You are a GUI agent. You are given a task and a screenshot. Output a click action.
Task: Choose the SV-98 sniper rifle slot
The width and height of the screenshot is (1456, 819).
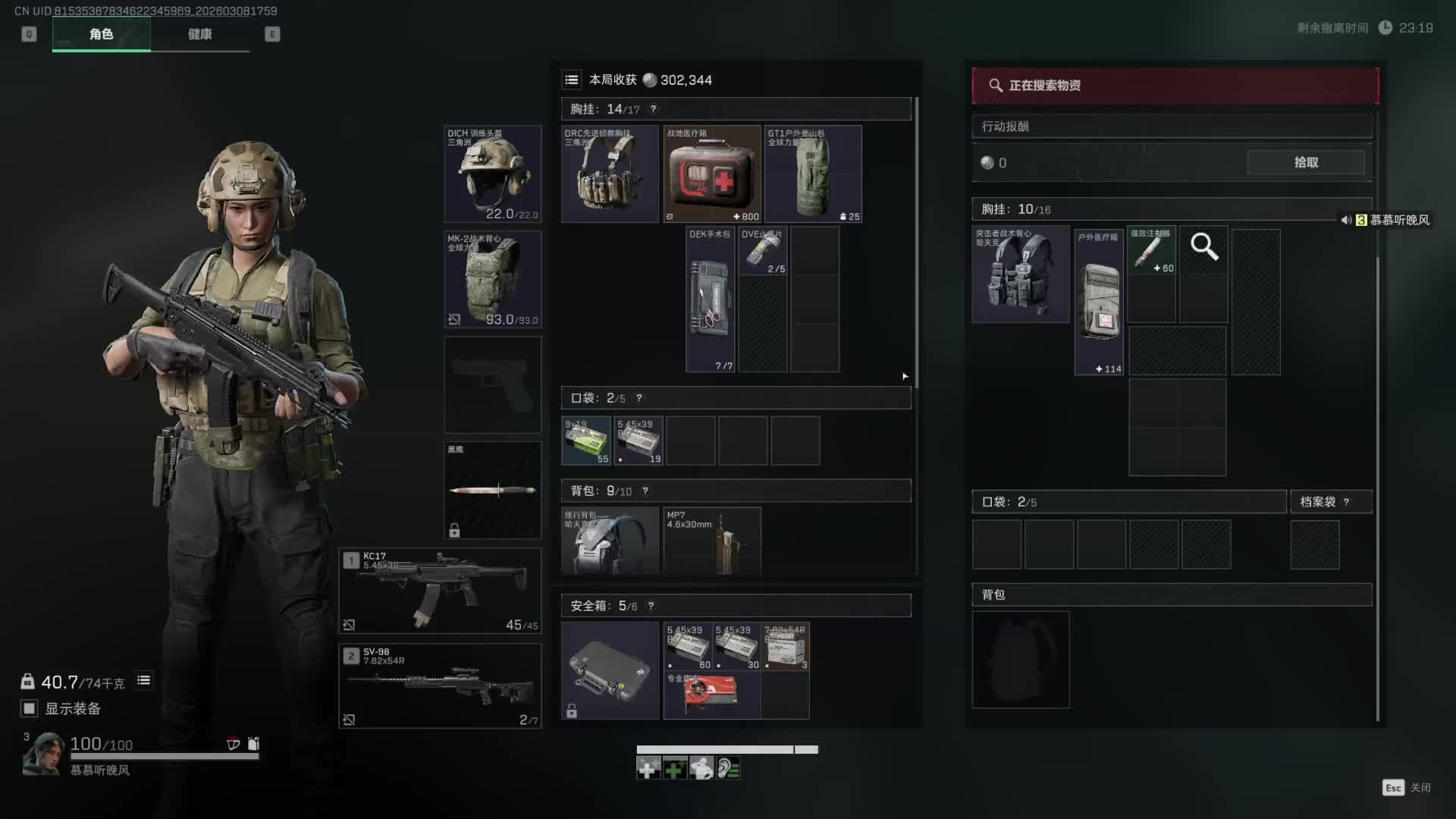click(x=440, y=686)
